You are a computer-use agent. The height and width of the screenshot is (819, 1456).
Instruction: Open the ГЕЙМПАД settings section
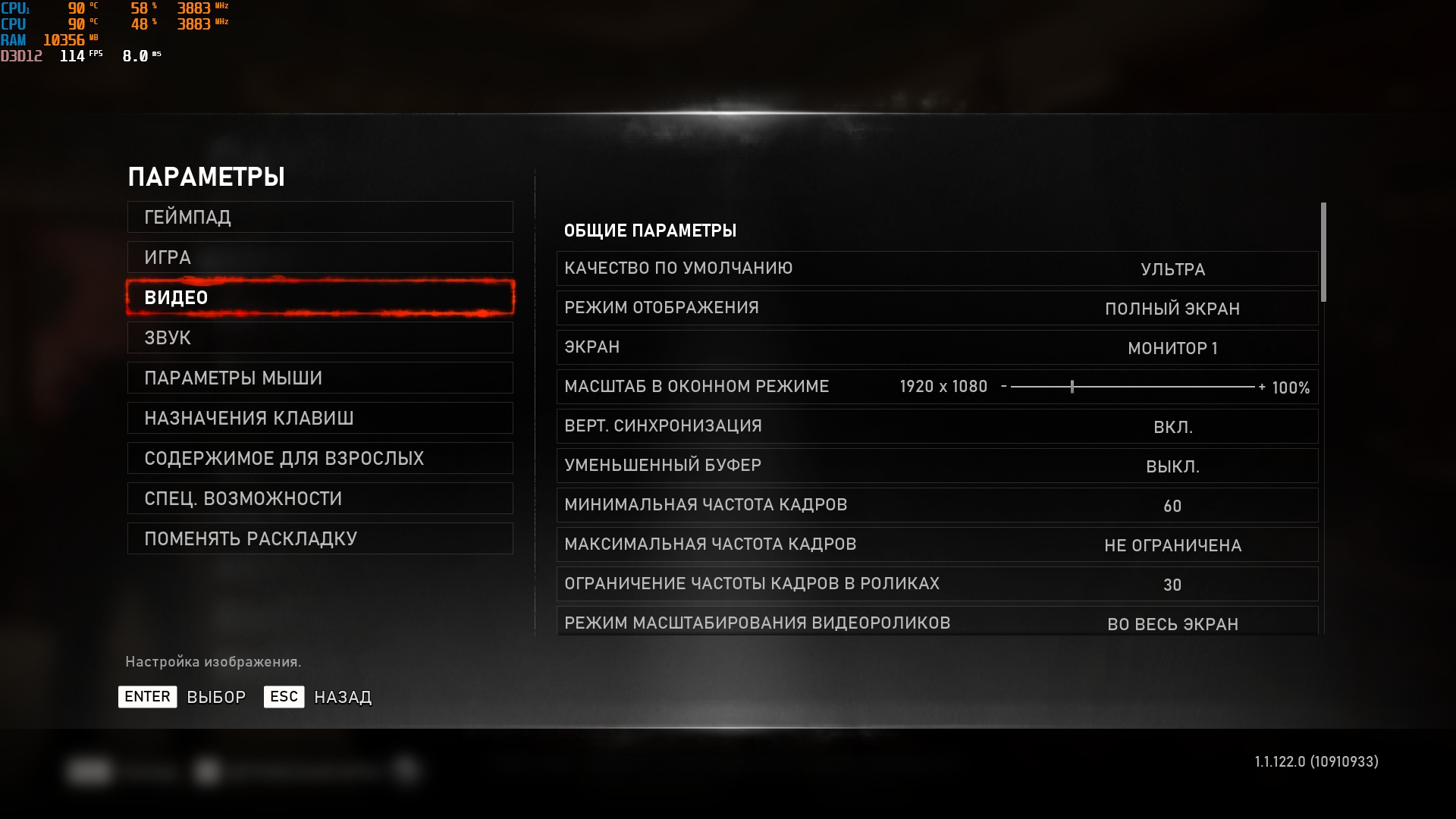(320, 218)
